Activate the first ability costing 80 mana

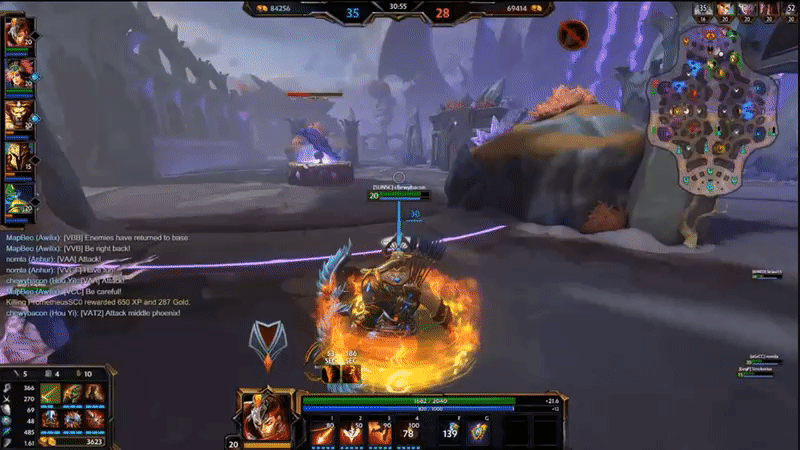(x=325, y=430)
